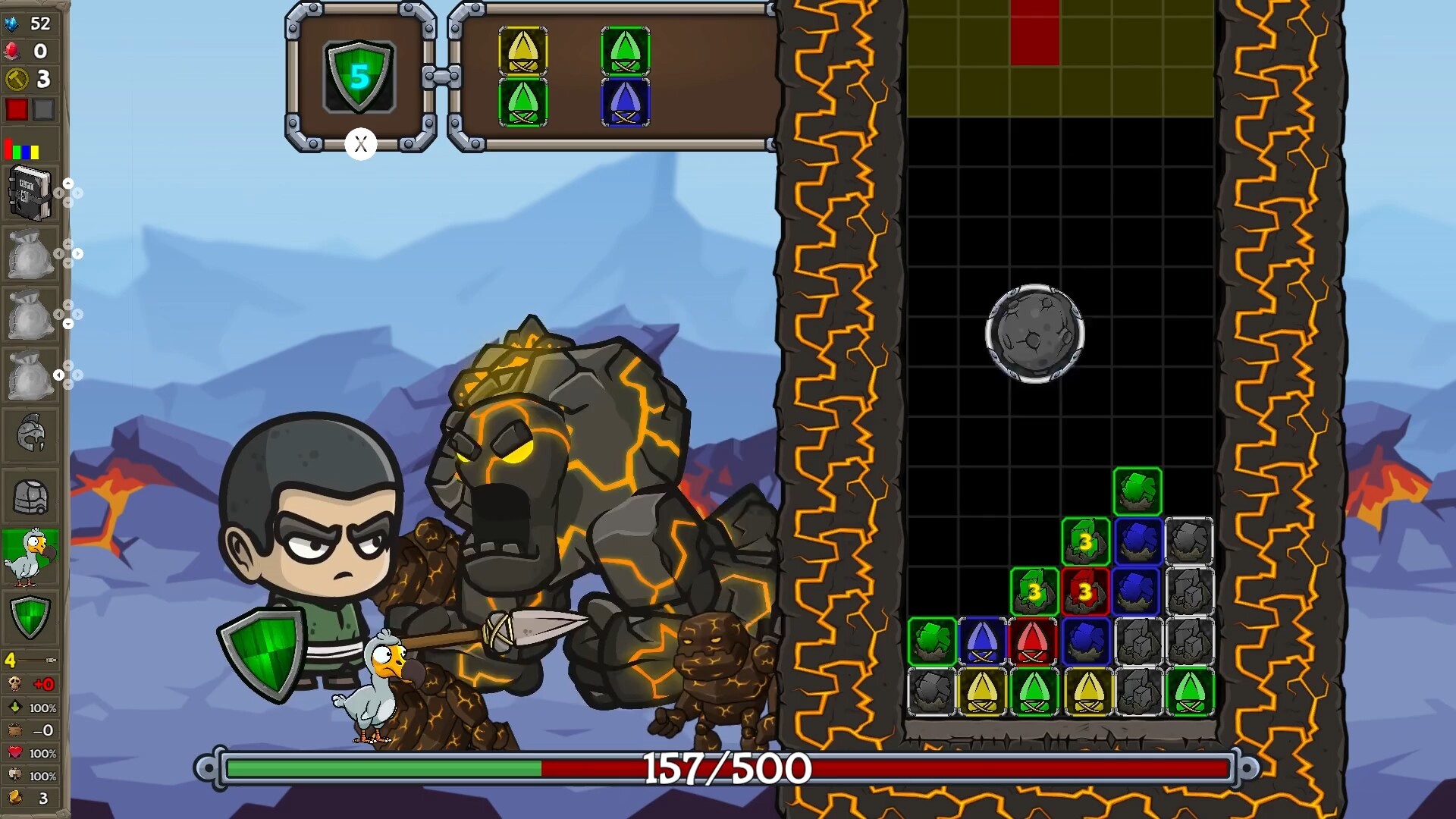The image size is (1456, 819).
Task: Select the chestplate armor slot
Action: [x=30, y=497]
